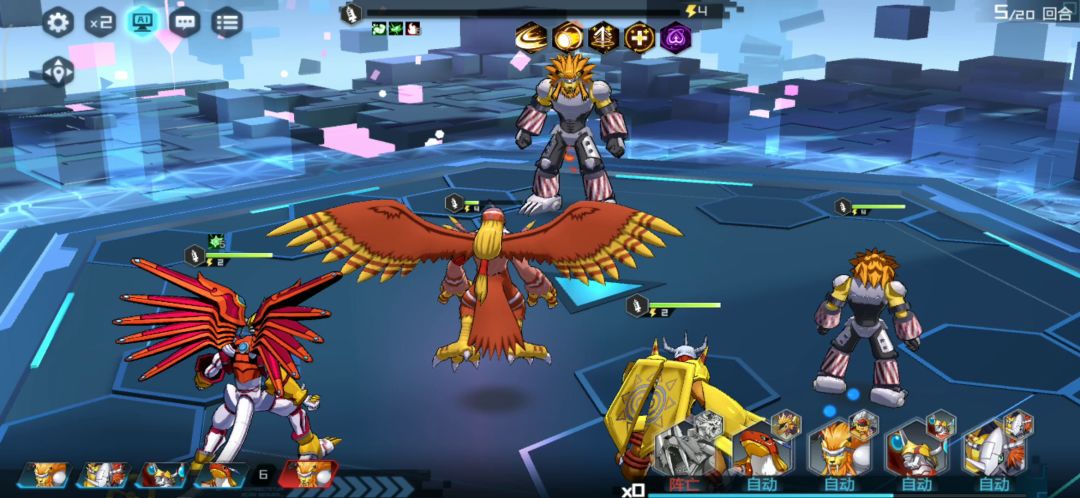This screenshot has width=1080, height=498.
Task: Show the battle list menu
Action: pyautogui.click(x=227, y=22)
